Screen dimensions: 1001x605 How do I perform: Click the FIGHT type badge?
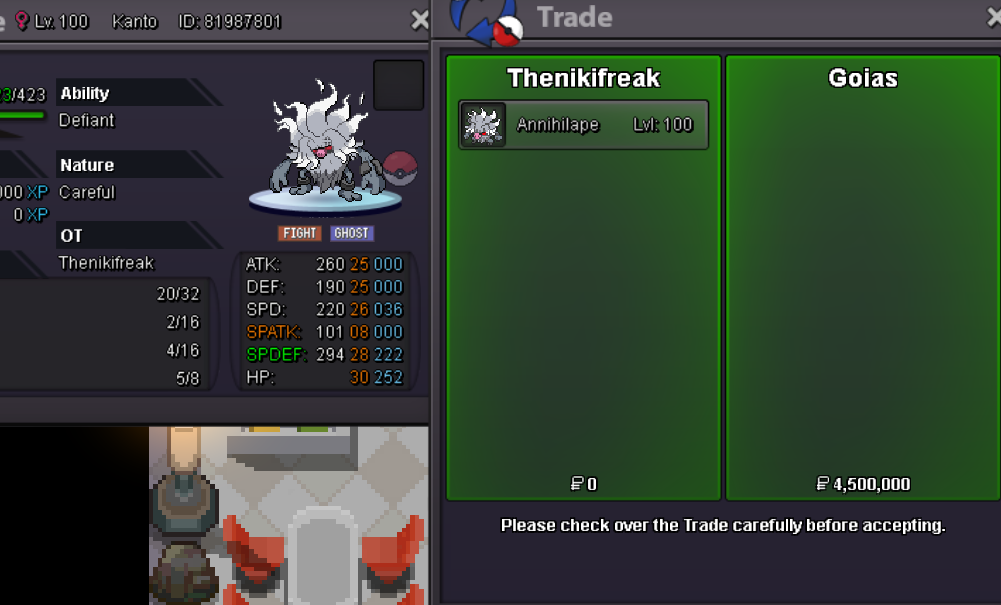[299, 233]
